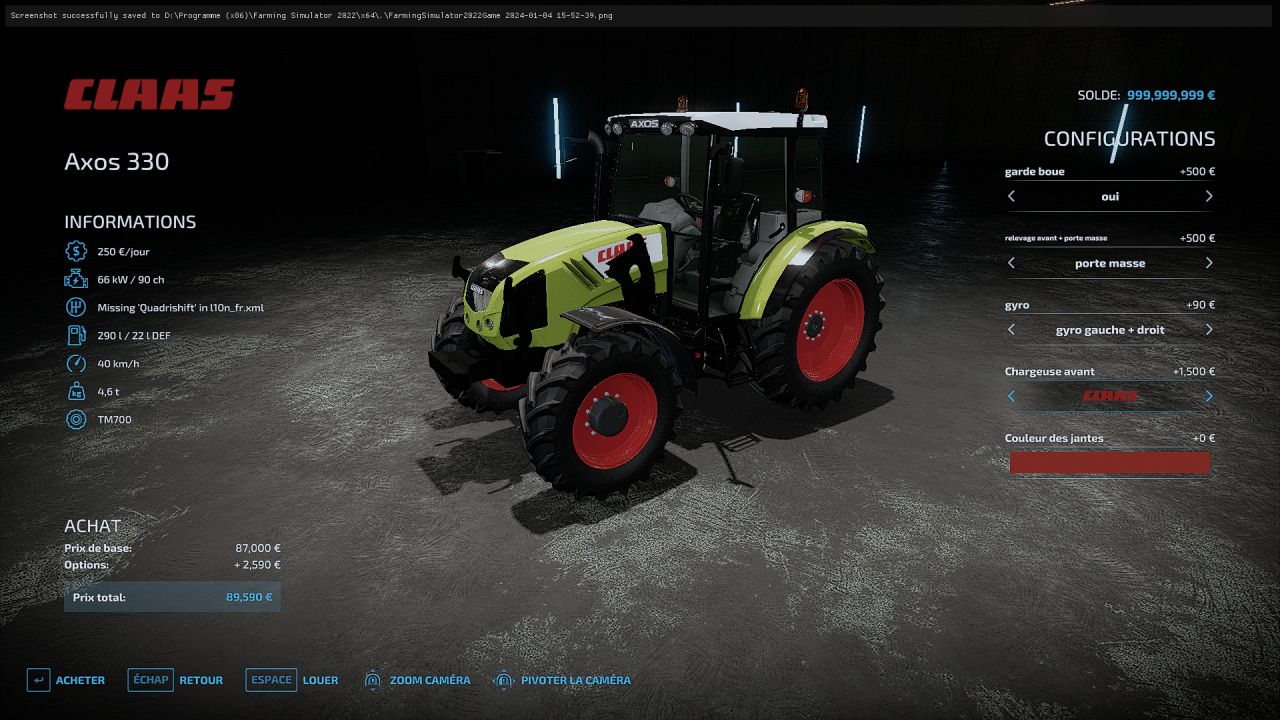Cycle to previous Chargeuse avant brand
Screen dimensions: 1280x720
click(x=1011, y=396)
